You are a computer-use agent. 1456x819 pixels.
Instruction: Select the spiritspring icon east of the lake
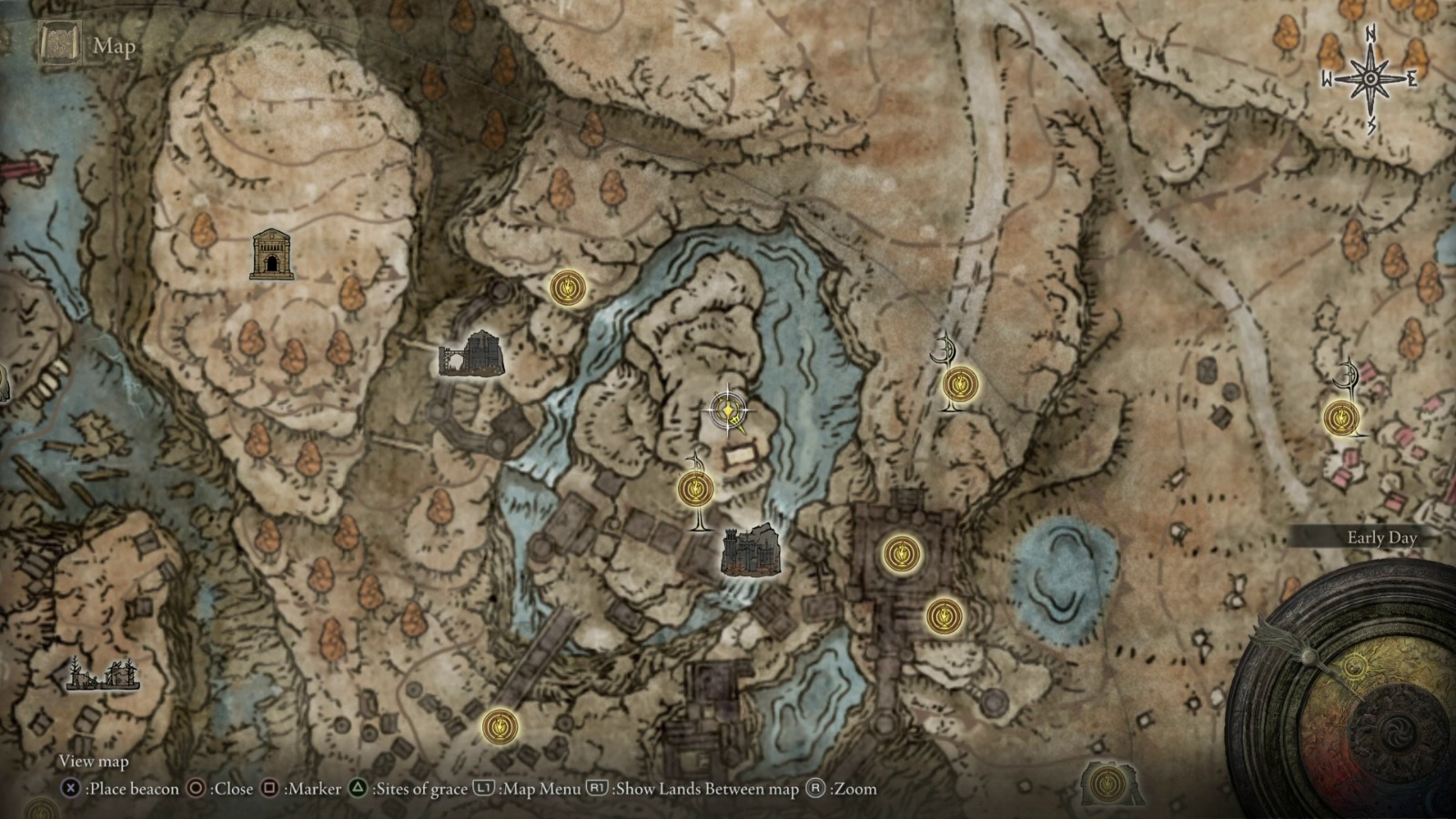(x=945, y=346)
